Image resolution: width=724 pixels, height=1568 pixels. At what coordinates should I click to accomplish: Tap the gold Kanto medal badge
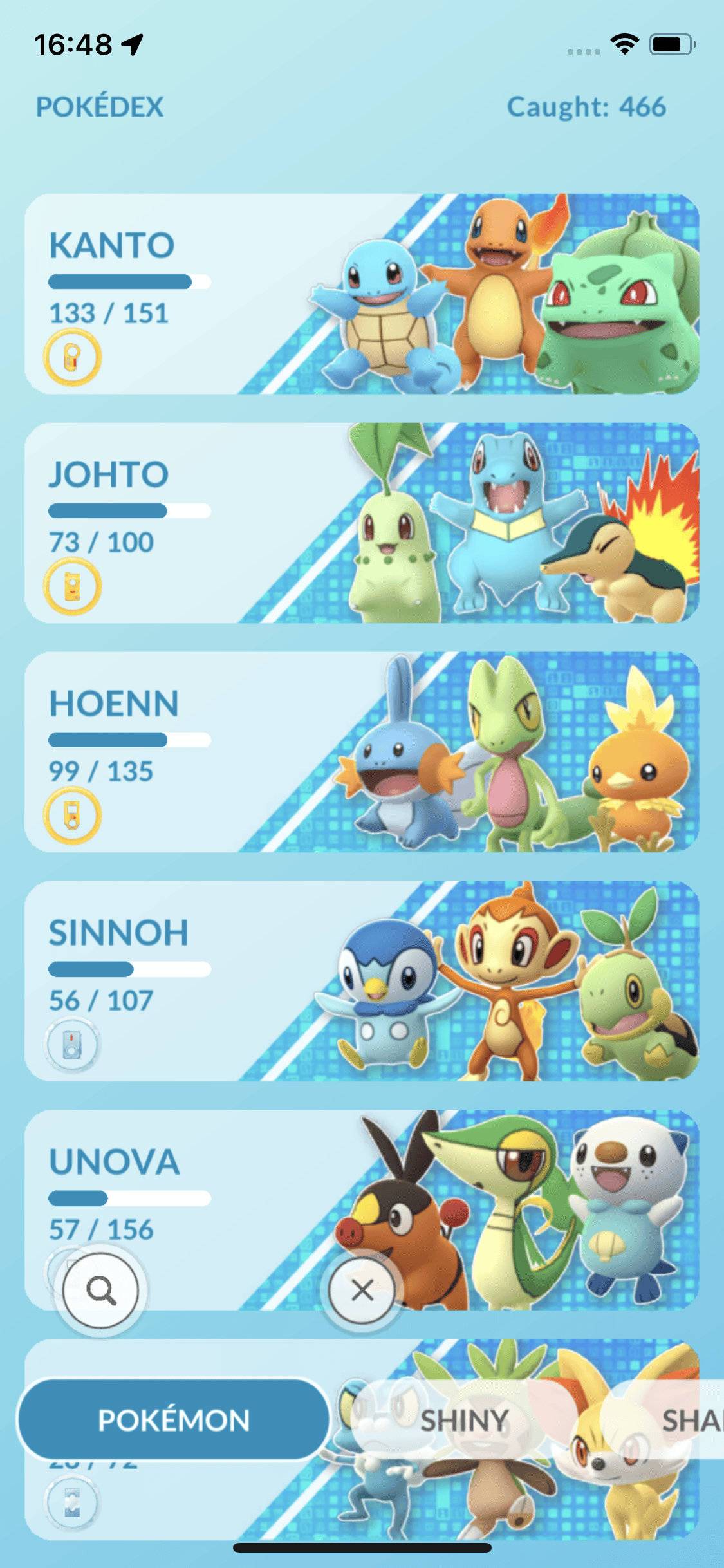[x=72, y=357]
